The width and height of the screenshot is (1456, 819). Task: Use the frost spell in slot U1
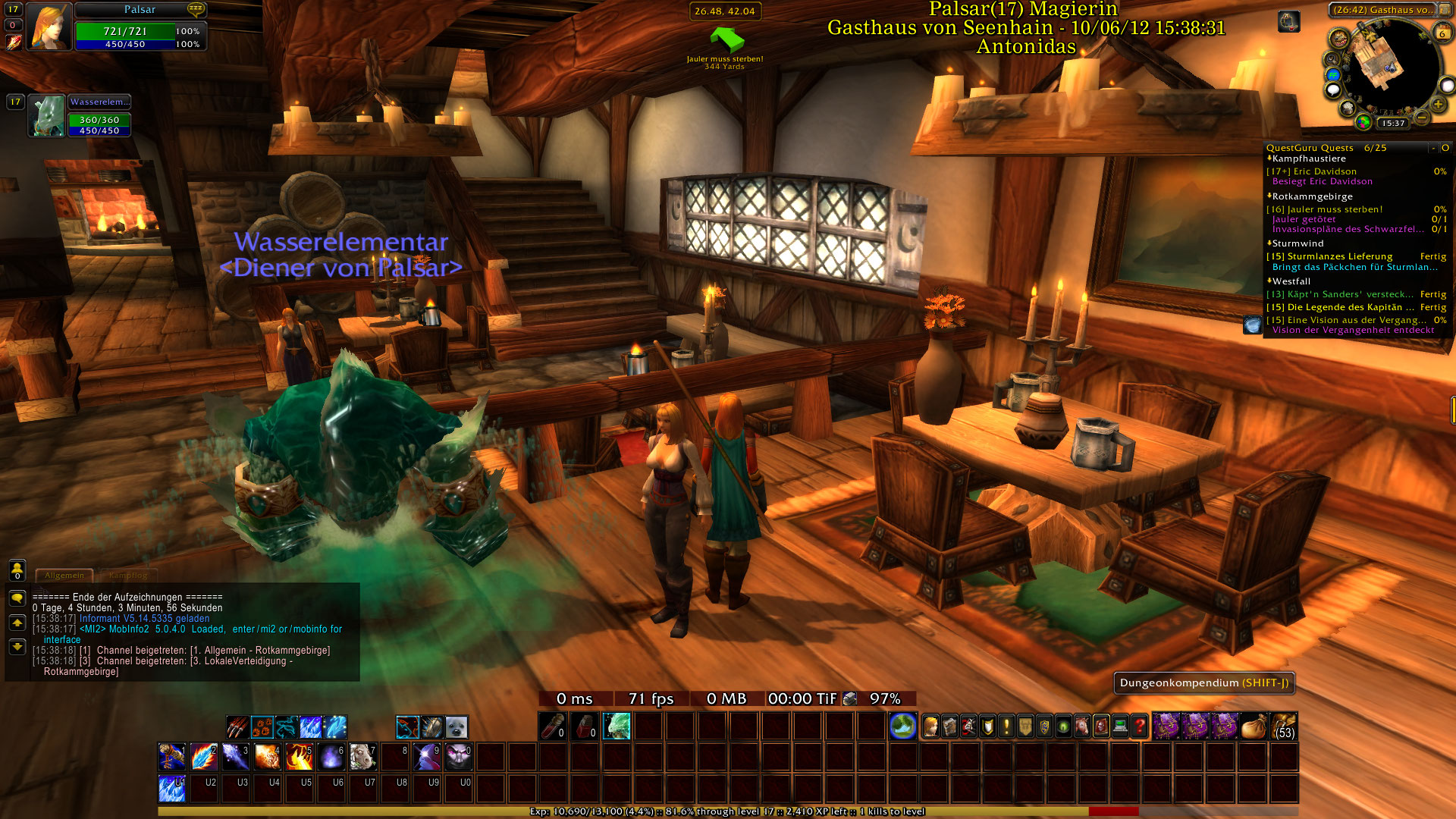(171, 788)
